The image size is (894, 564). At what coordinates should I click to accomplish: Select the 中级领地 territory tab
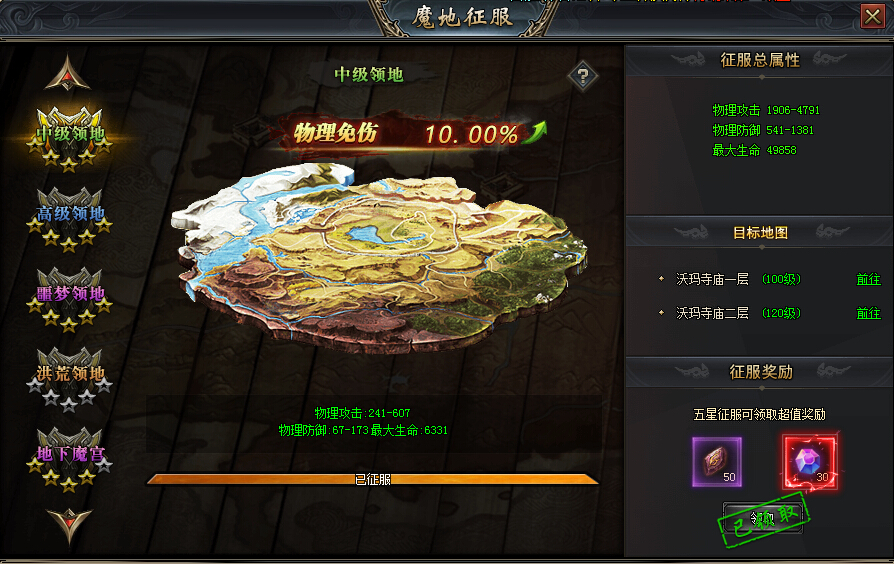[69, 134]
